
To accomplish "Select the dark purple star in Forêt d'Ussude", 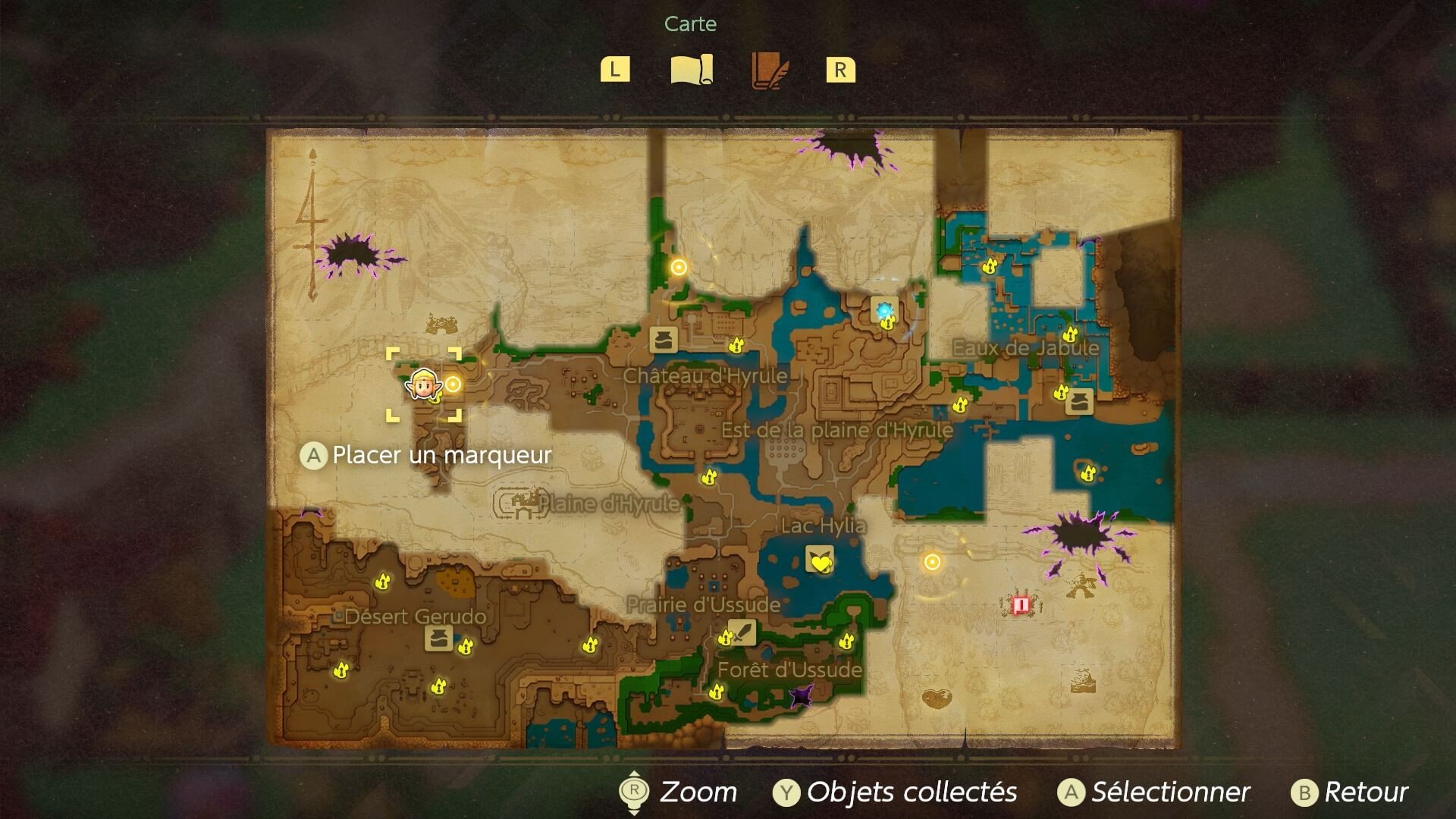I will [x=801, y=696].
